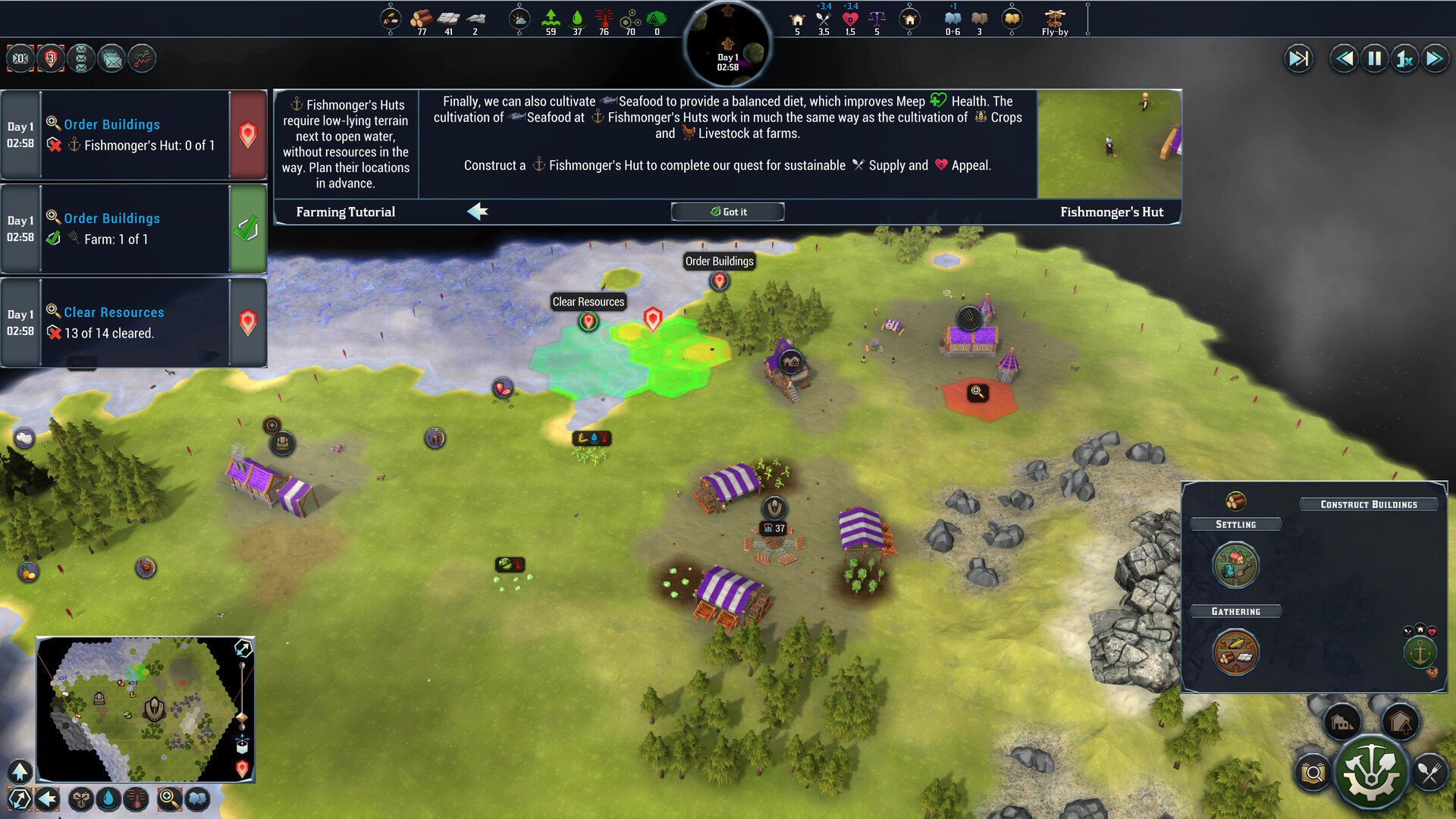Expand the Construct Buildings header
This screenshot has height=819, width=1456.
[1370, 504]
